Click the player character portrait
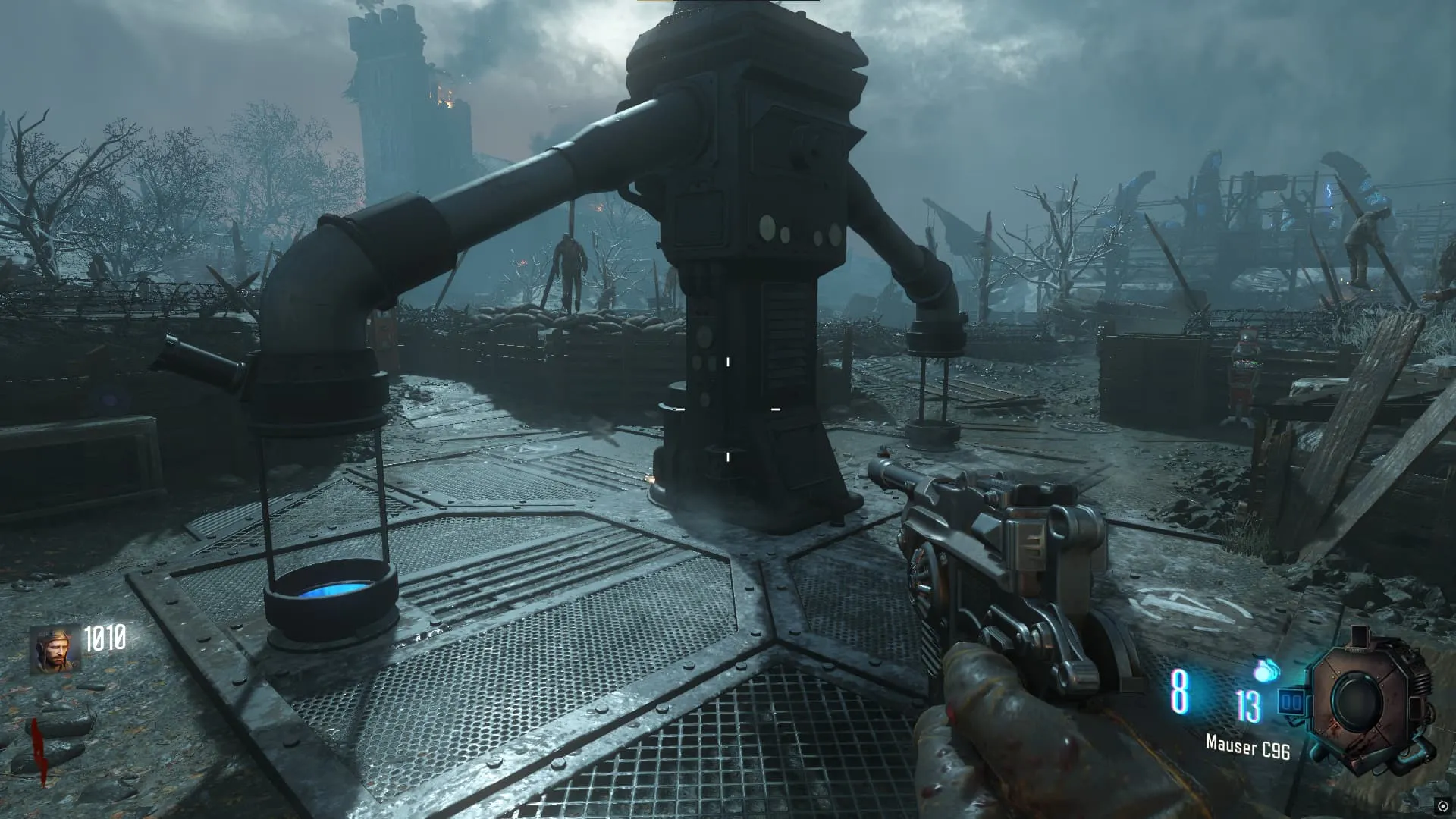This screenshot has height=819, width=1456. 55,650
